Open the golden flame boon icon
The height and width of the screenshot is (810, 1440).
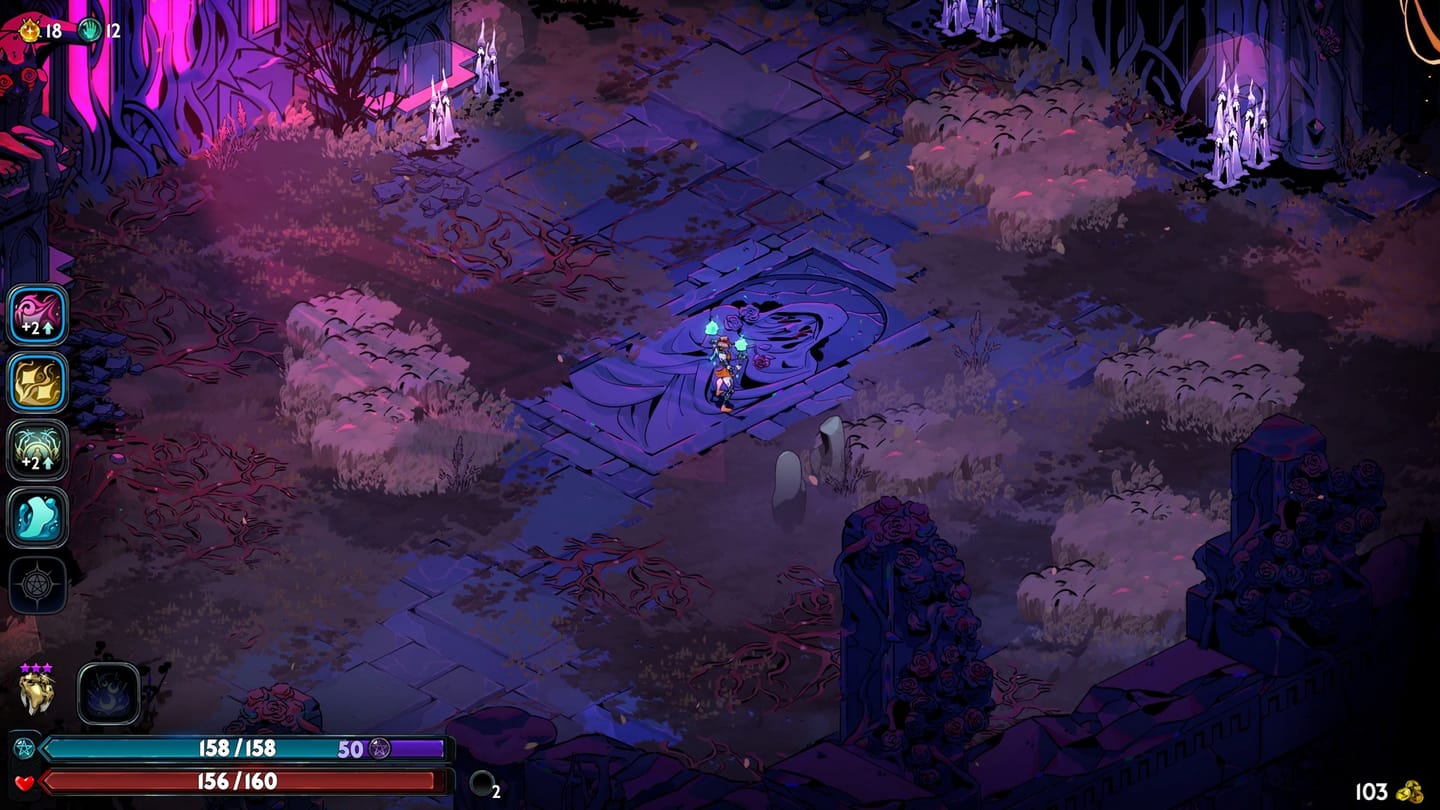(x=38, y=382)
